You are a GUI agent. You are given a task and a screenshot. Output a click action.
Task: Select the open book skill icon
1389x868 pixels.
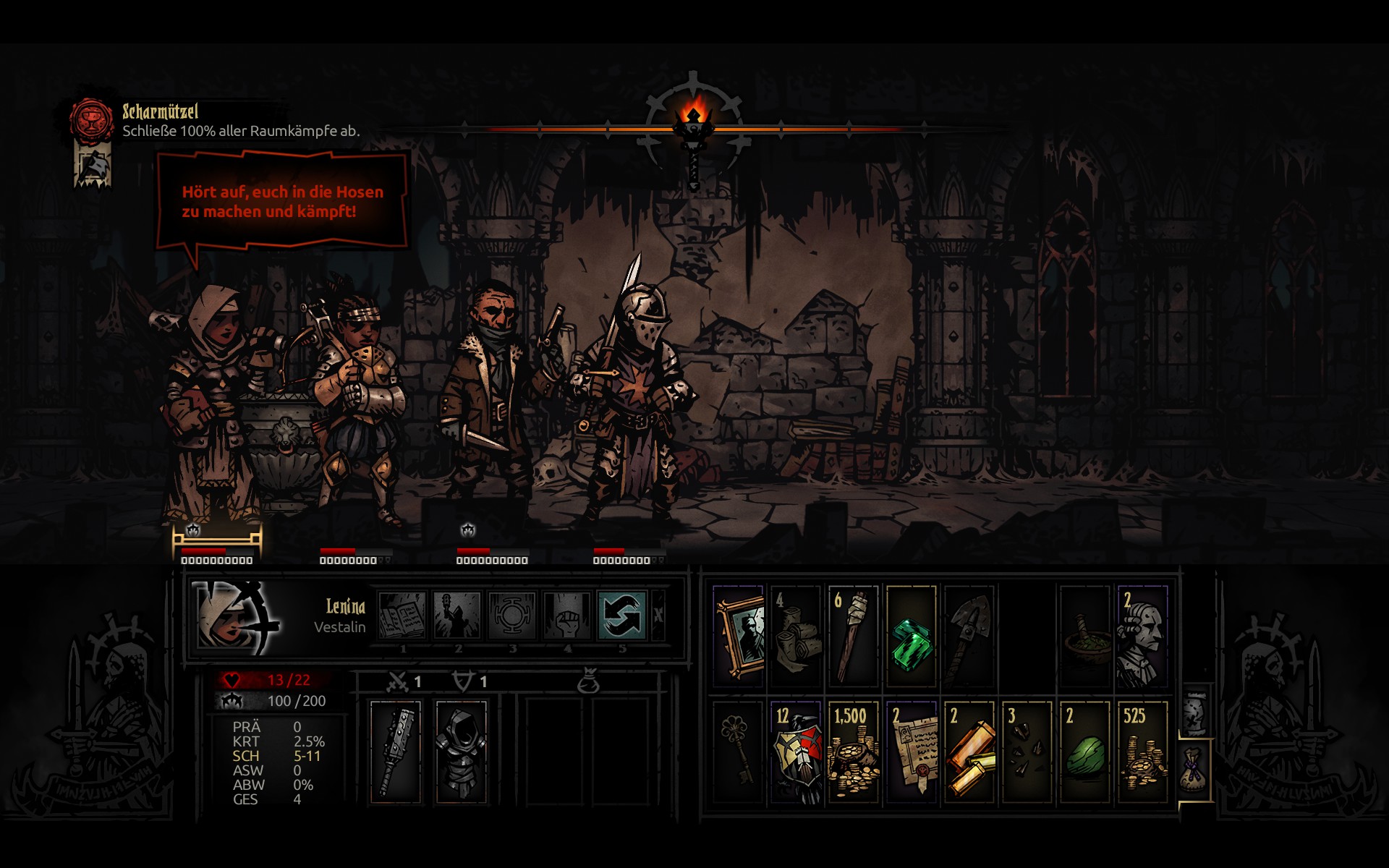click(402, 616)
